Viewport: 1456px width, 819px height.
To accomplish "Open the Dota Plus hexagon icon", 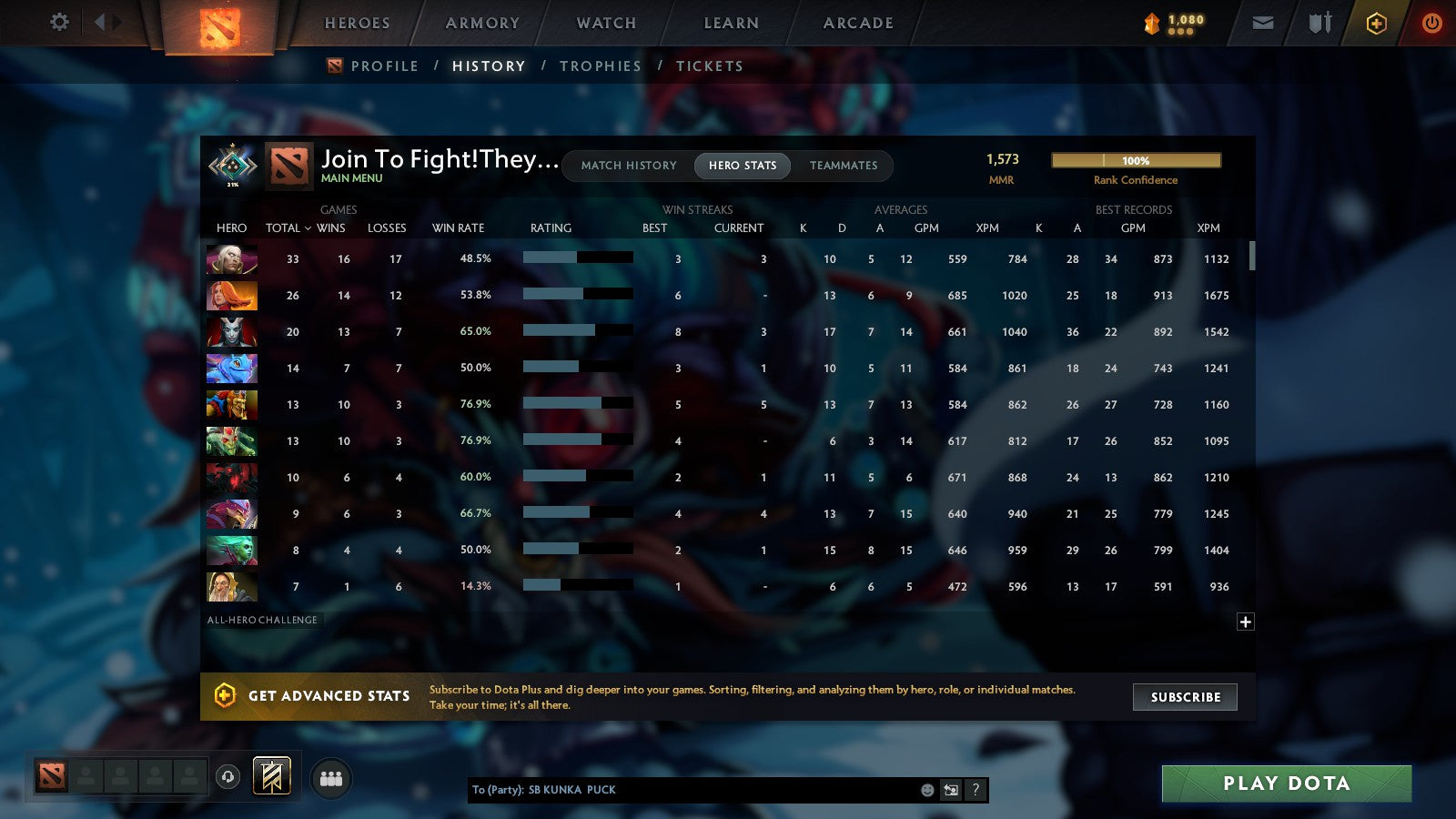I will point(1376,23).
